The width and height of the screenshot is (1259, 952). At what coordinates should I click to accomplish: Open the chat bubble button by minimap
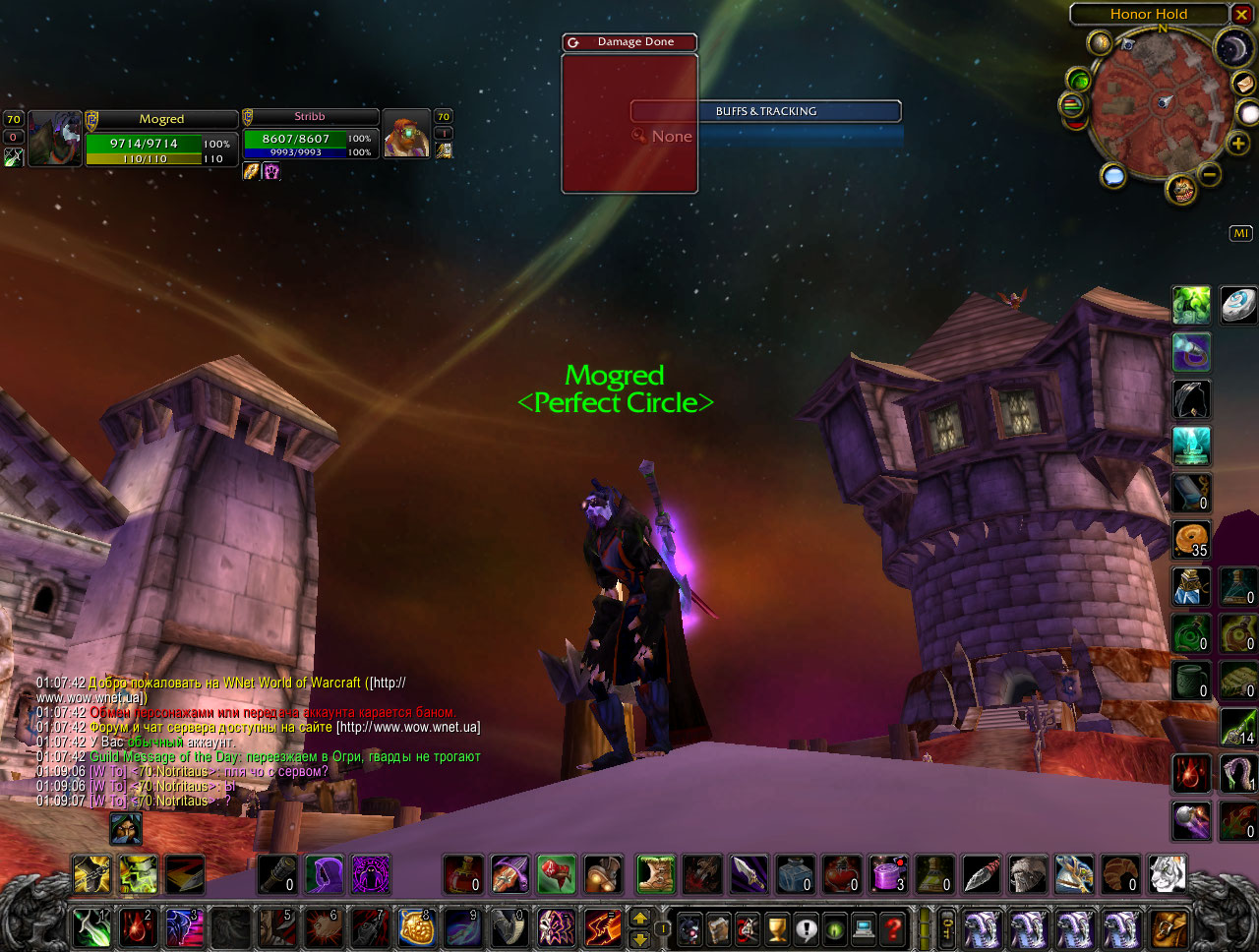point(1113,176)
